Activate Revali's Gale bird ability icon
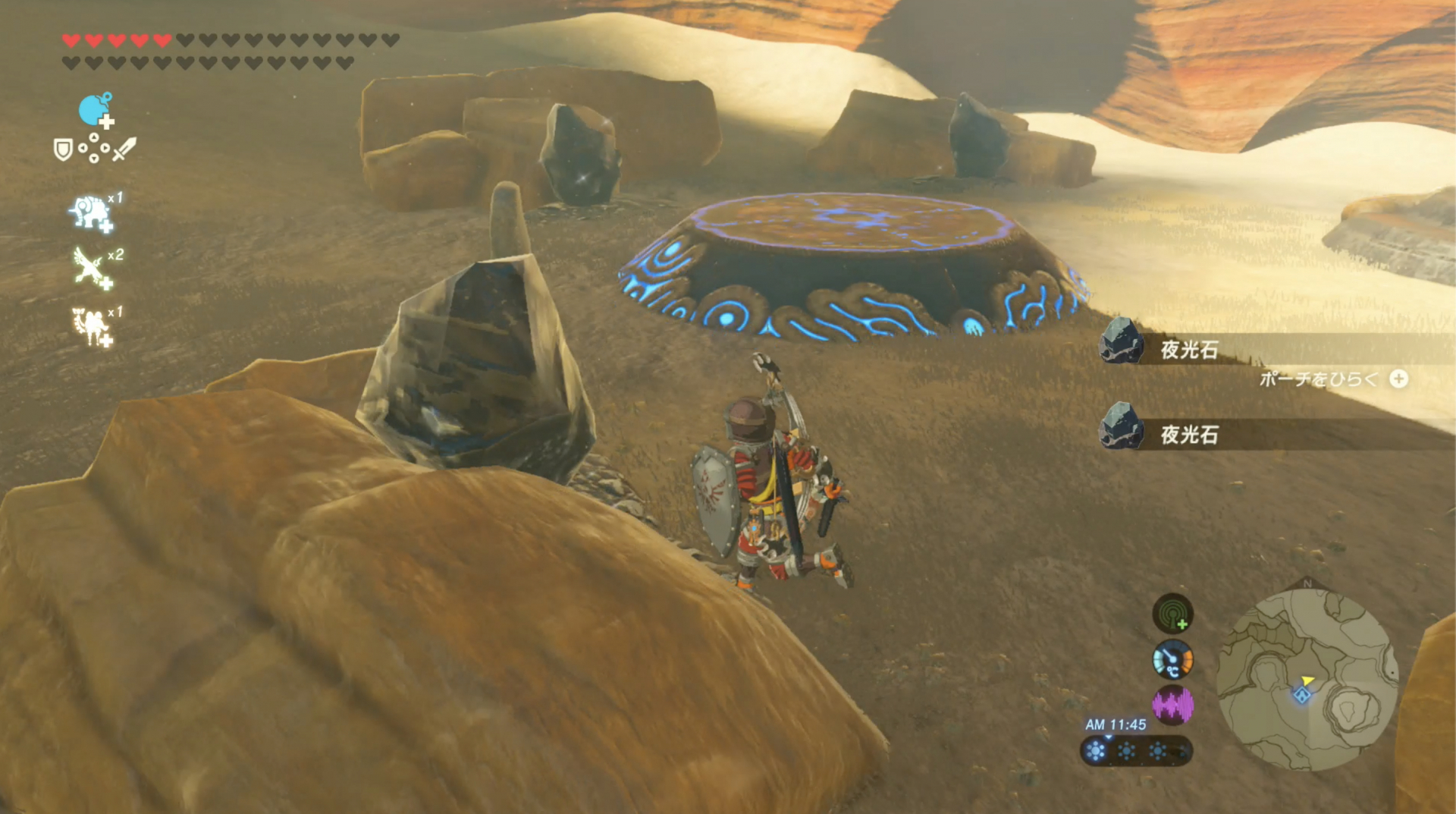The width and height of the screenshot is (1456, 814). pos(90,268)
